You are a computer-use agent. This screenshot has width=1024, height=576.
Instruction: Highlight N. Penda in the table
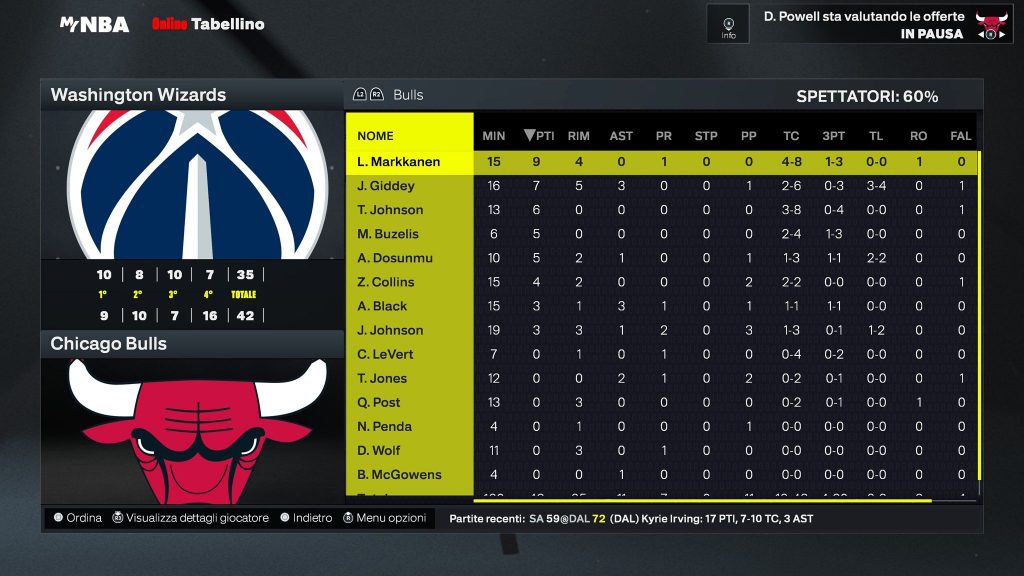pyautogui.click(x=384, y=426)
